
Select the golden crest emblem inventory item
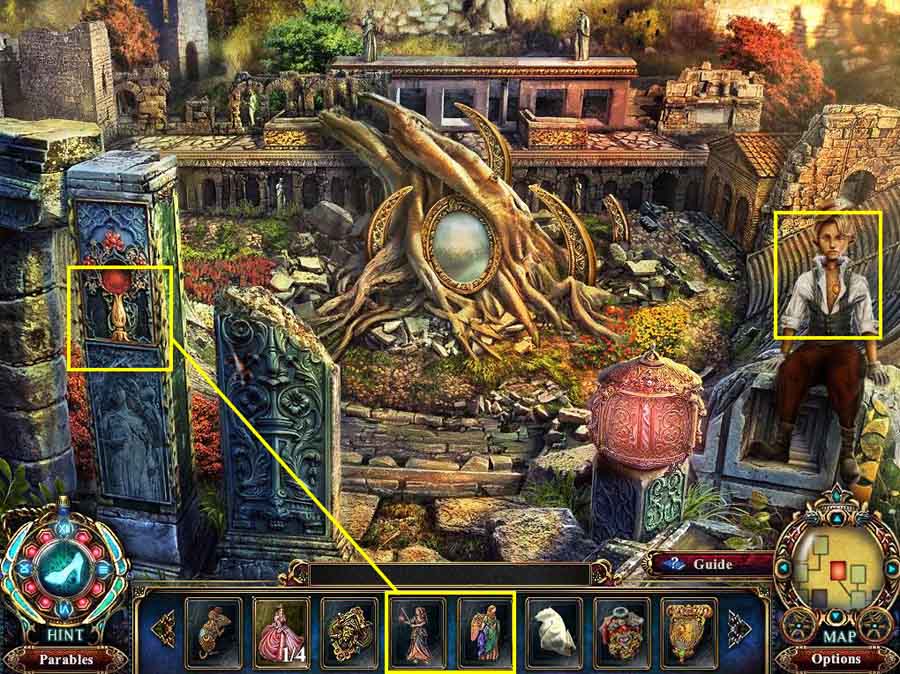(689, 631)
